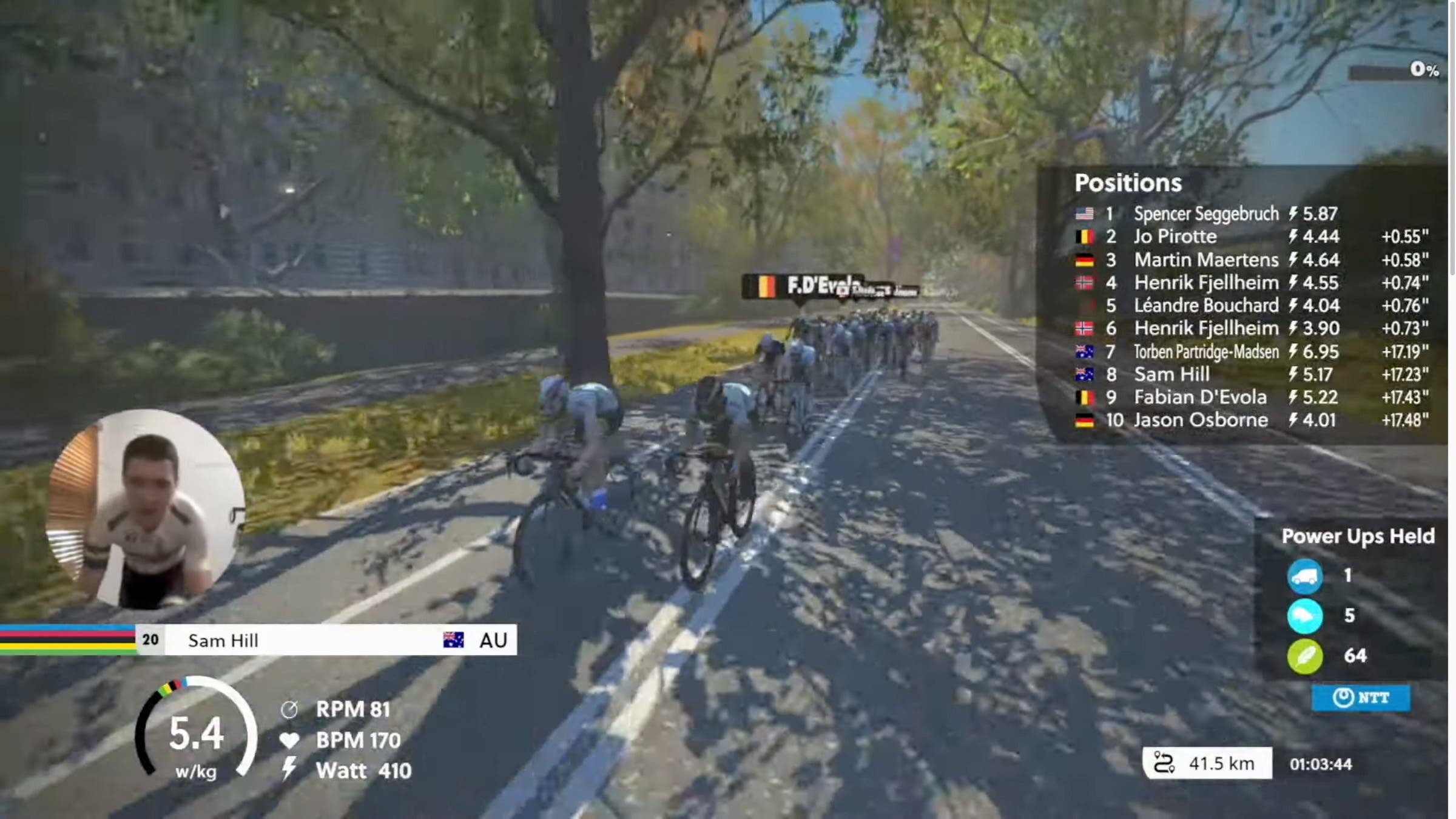Choose the green feather power-up icon
The height and width of the screenshot is (819, 1456).
1305,656
